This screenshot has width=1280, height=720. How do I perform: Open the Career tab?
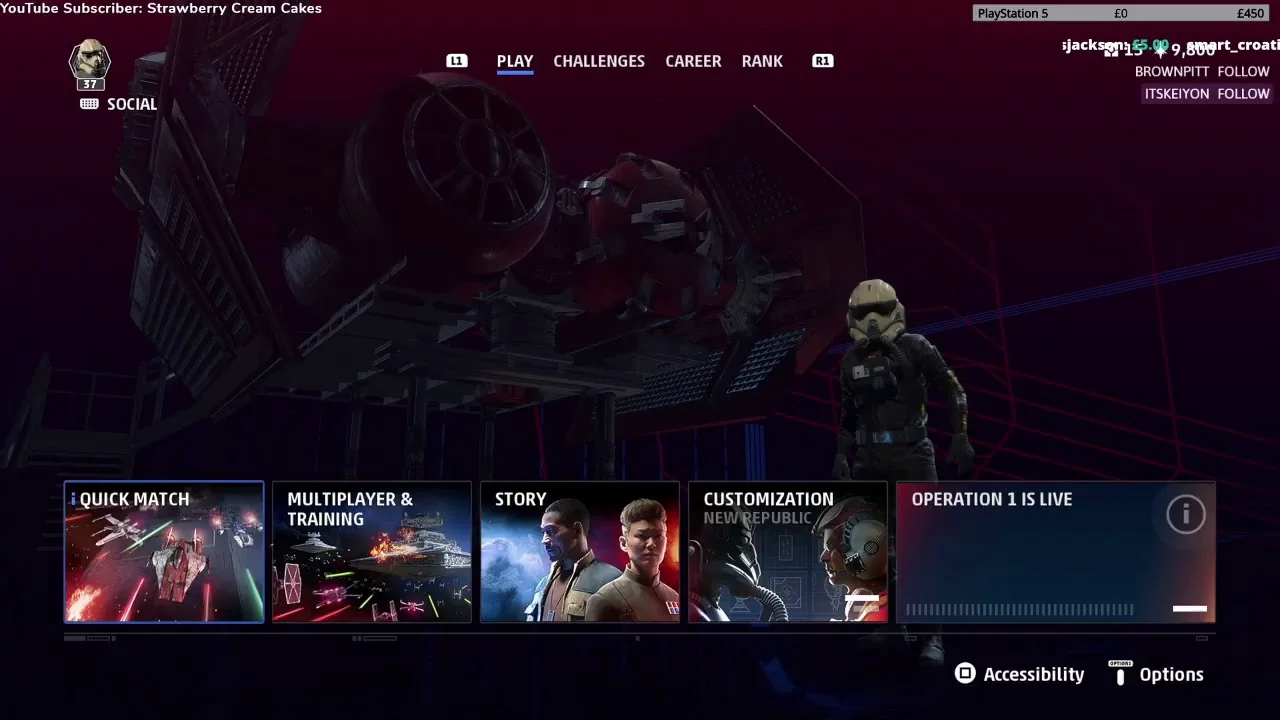[693, 61]
